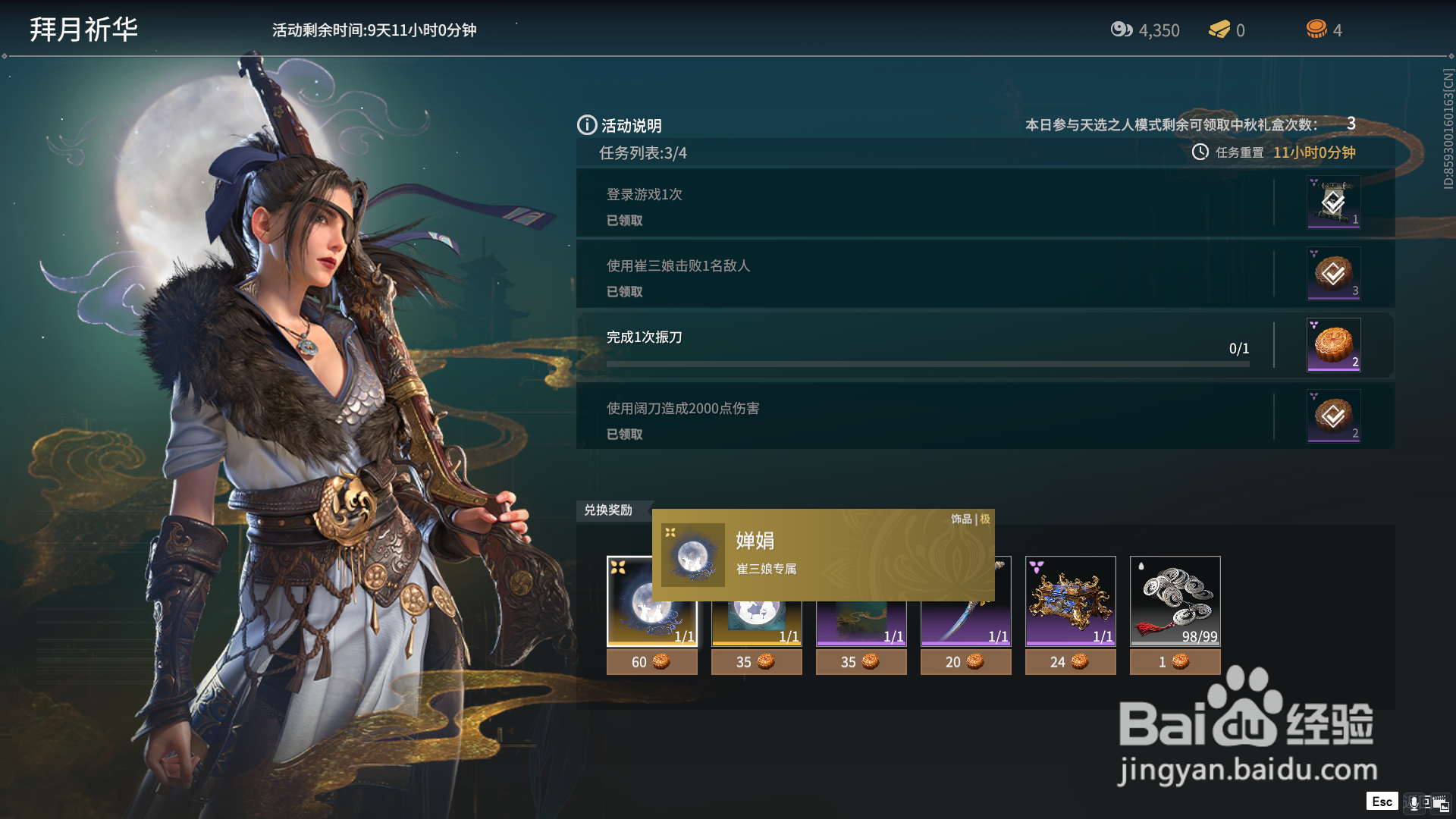The width and height of the screenshot is (1456, 819).
Task: Click the claimed checkmark on 登录游戏1次 task
Action: click(1333, 202)
